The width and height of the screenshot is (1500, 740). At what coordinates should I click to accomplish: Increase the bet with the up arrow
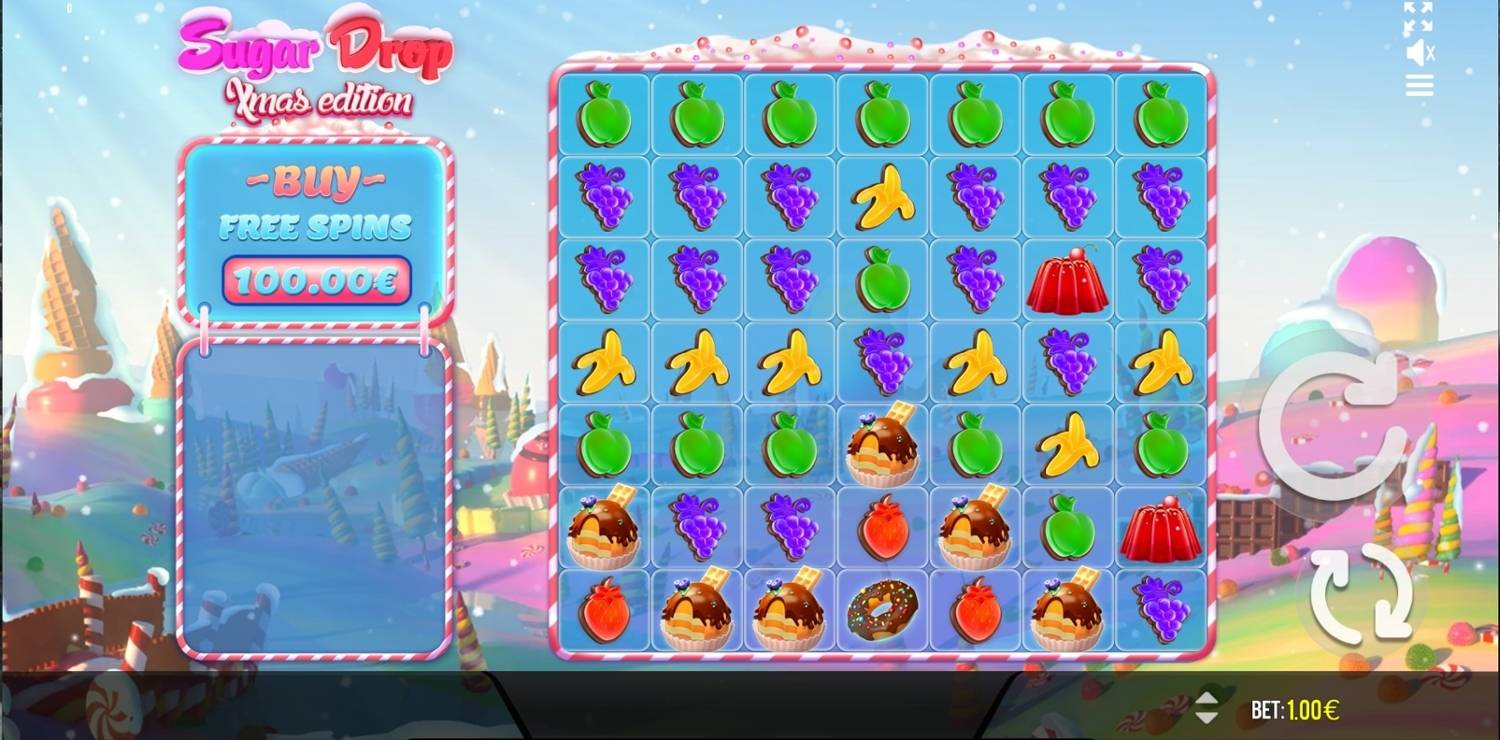1207,699
